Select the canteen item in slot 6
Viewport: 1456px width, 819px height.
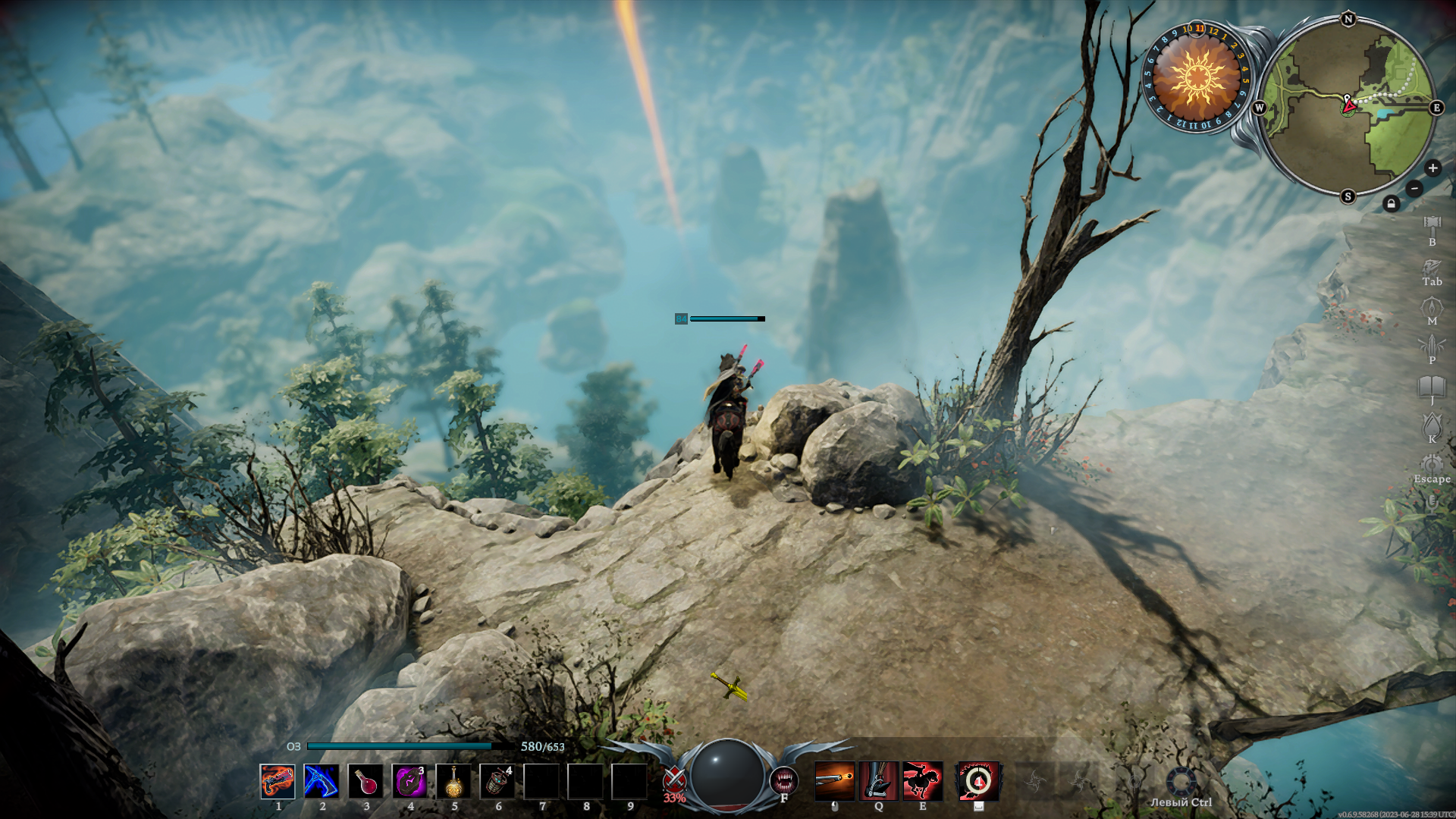tap(497, 781)
